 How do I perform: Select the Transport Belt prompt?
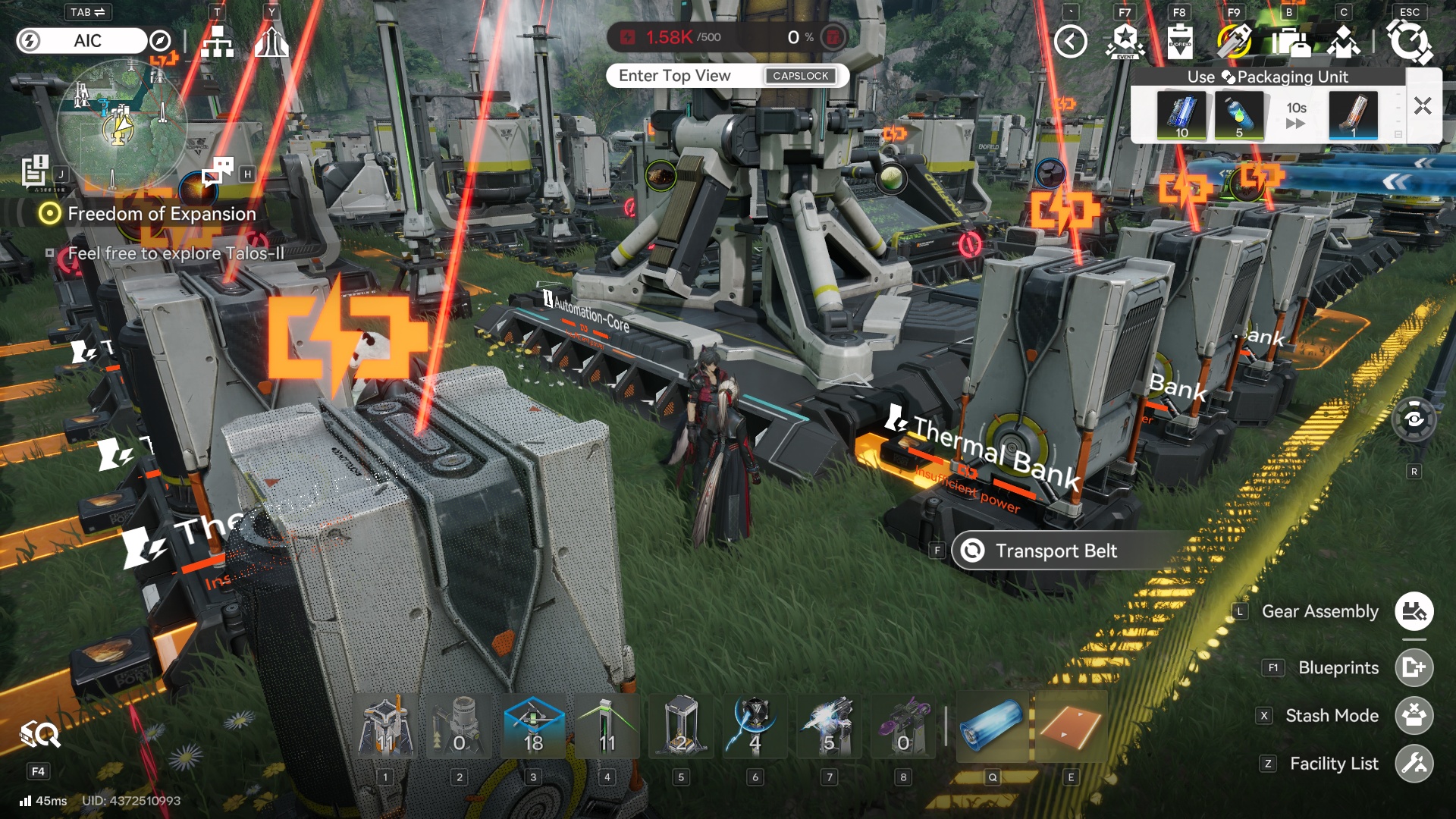(x=1056, y=551)
